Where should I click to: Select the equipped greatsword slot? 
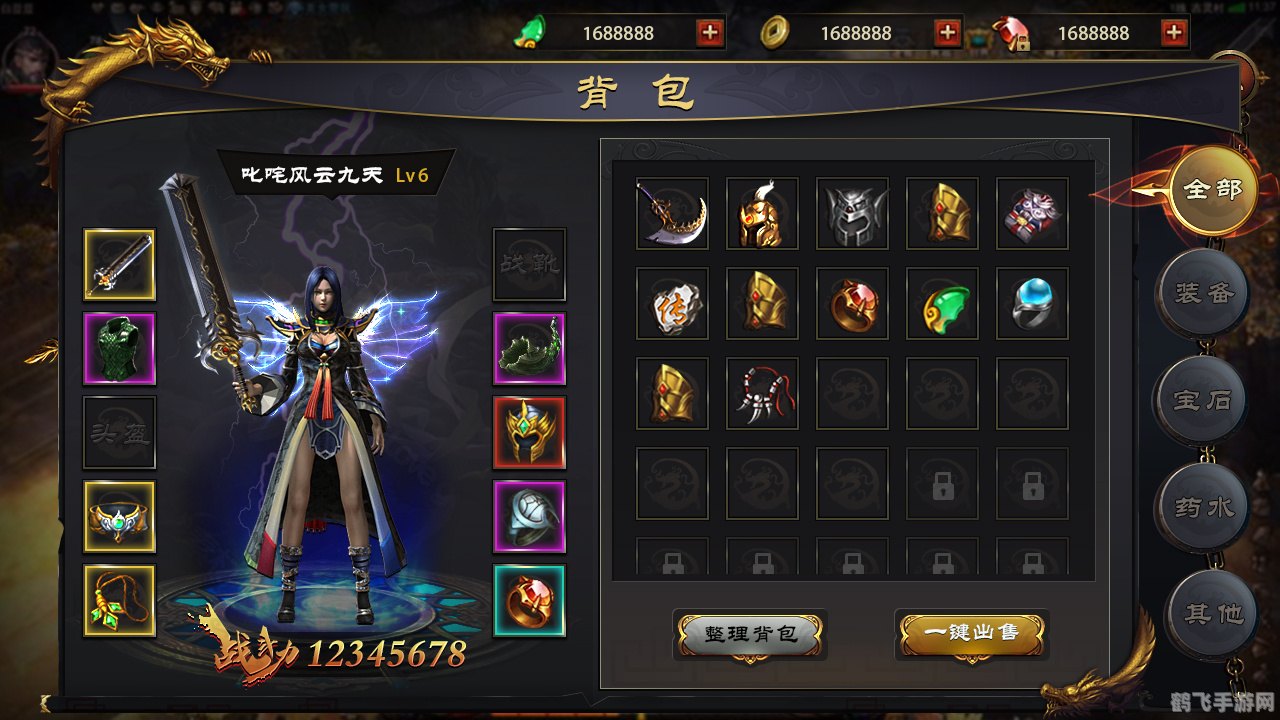pos(120,265)
